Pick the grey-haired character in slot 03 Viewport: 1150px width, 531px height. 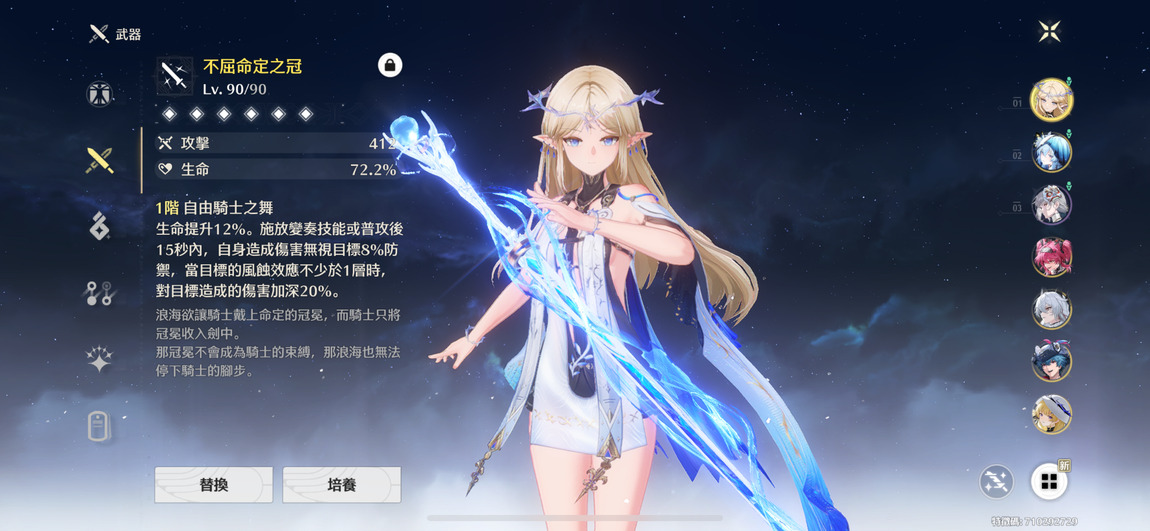click(x=1051, y=205)
